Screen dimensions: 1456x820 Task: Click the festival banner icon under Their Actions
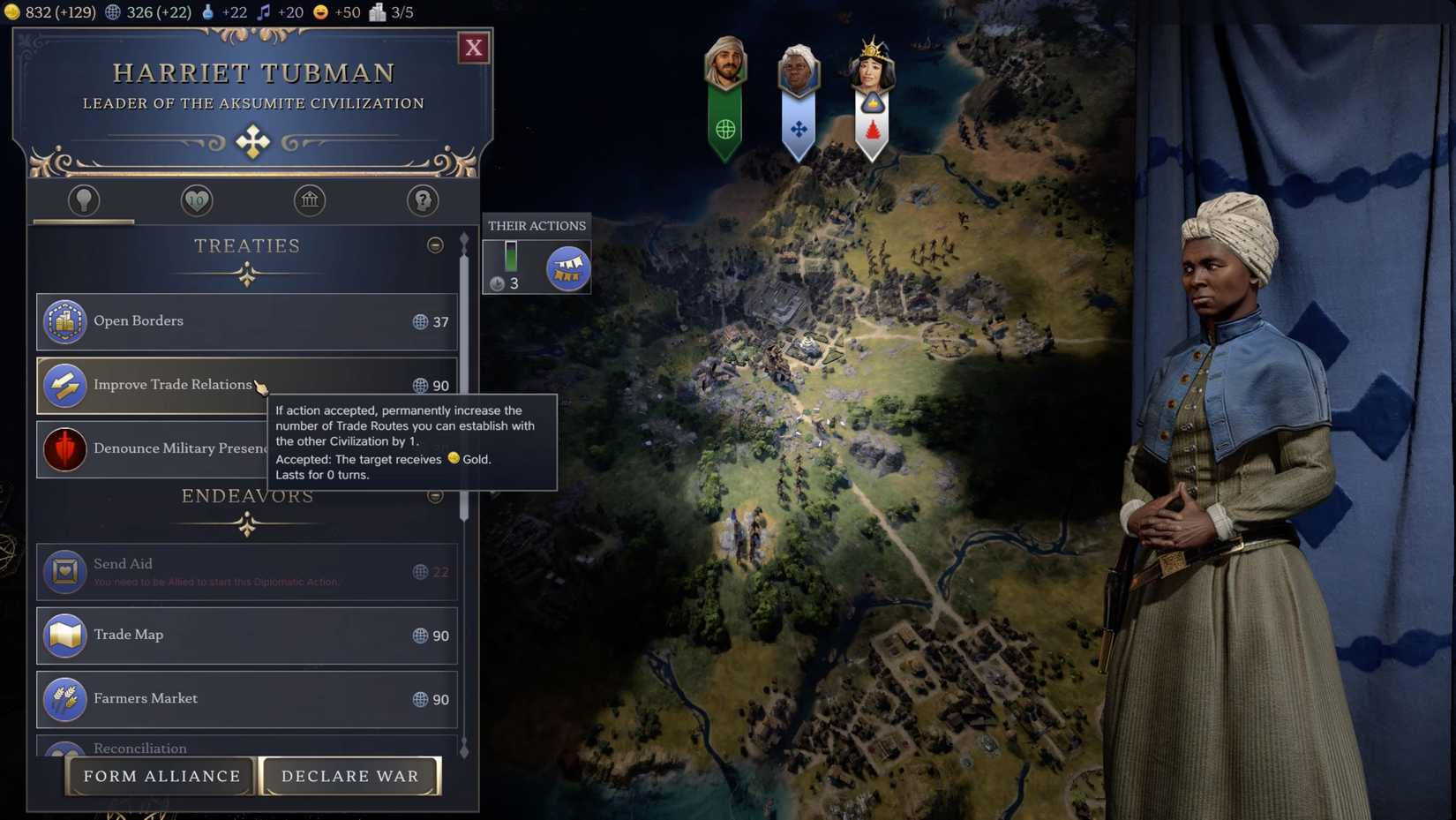(567, 267)
